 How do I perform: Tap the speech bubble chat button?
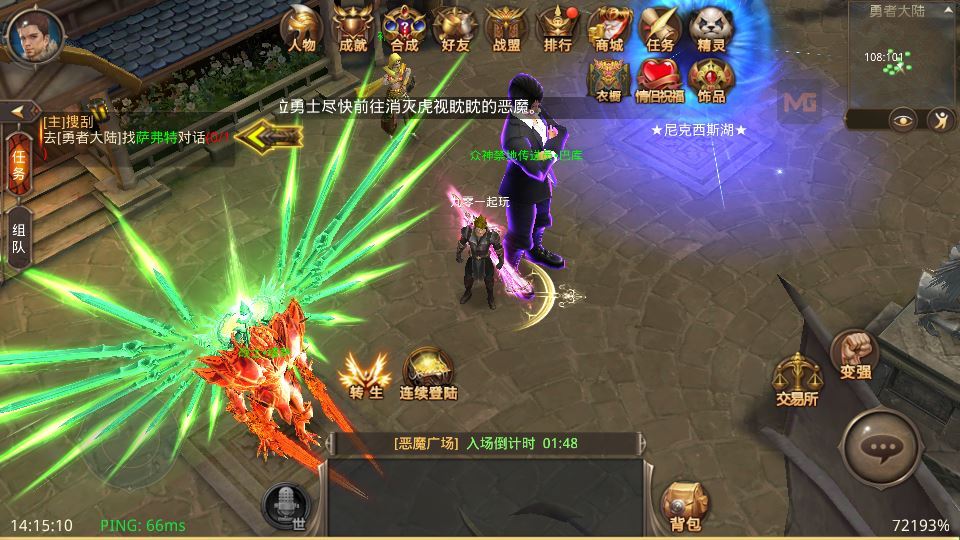pyautogui.click(x=881, y=449)
